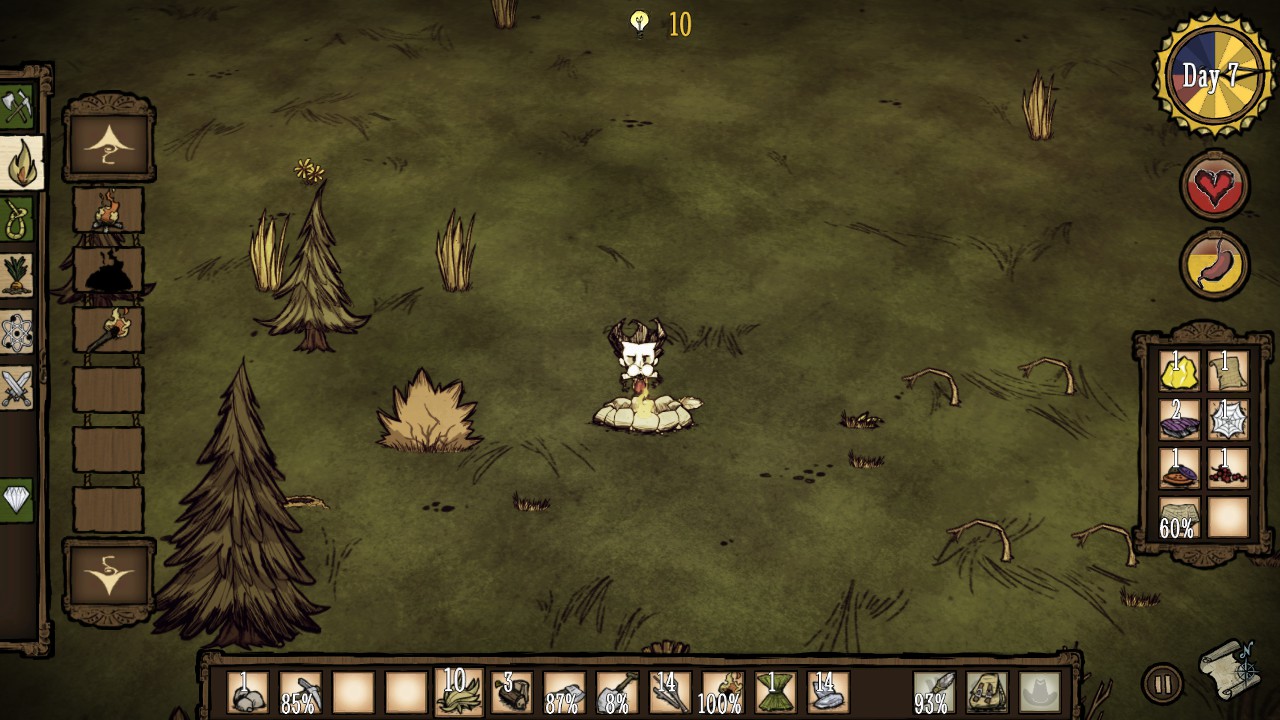The height and width of the screenshot is (720, 1280).
Task: Open the Tools crafting tab
Action: [17, 106]
